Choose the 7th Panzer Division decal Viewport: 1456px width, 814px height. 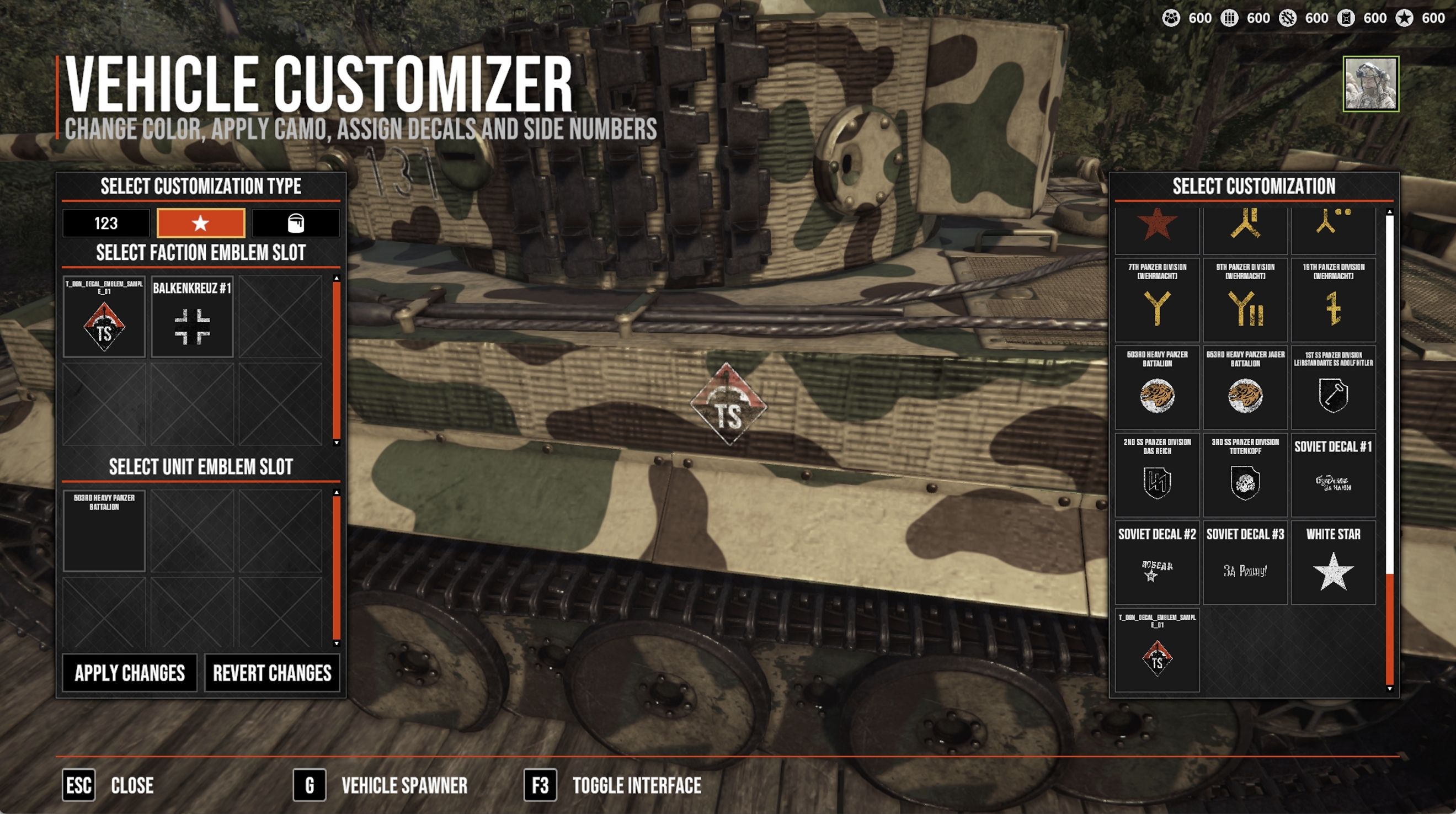(1157, 300)
